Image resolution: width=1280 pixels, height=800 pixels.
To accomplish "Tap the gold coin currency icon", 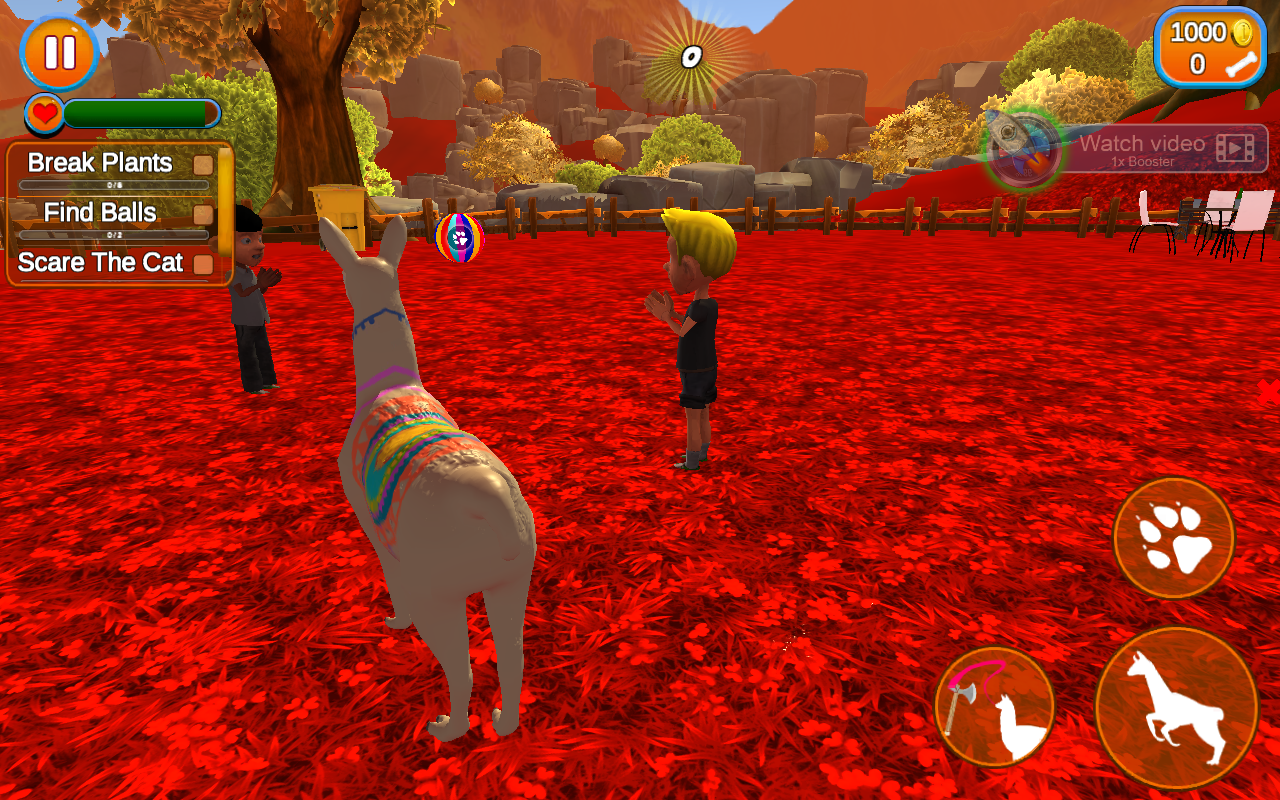I will pos(1241,32).
